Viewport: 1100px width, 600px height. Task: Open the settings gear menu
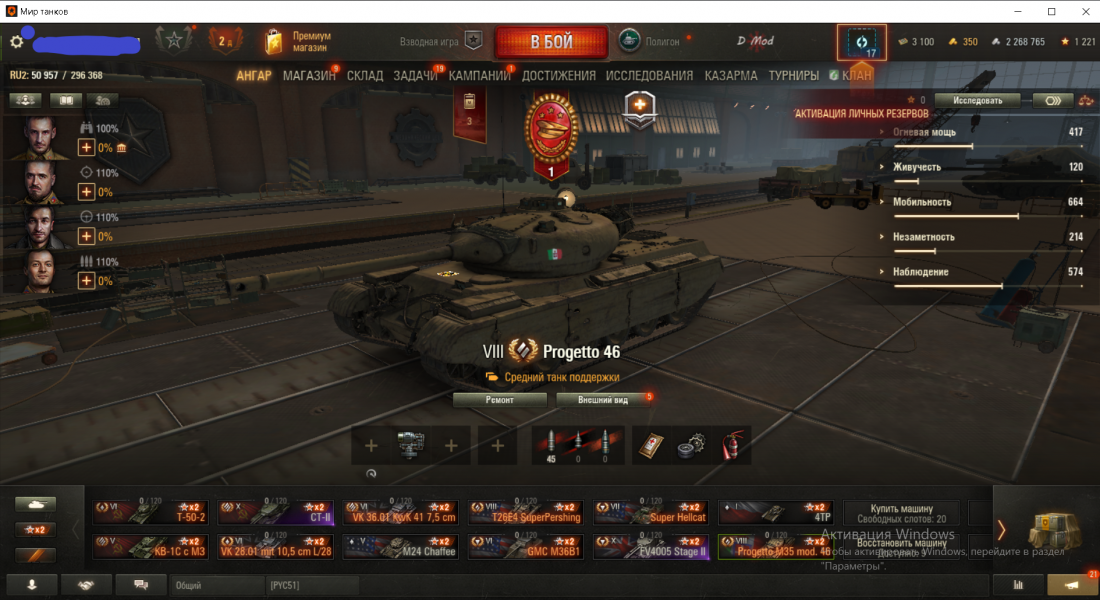pos(16,42)
